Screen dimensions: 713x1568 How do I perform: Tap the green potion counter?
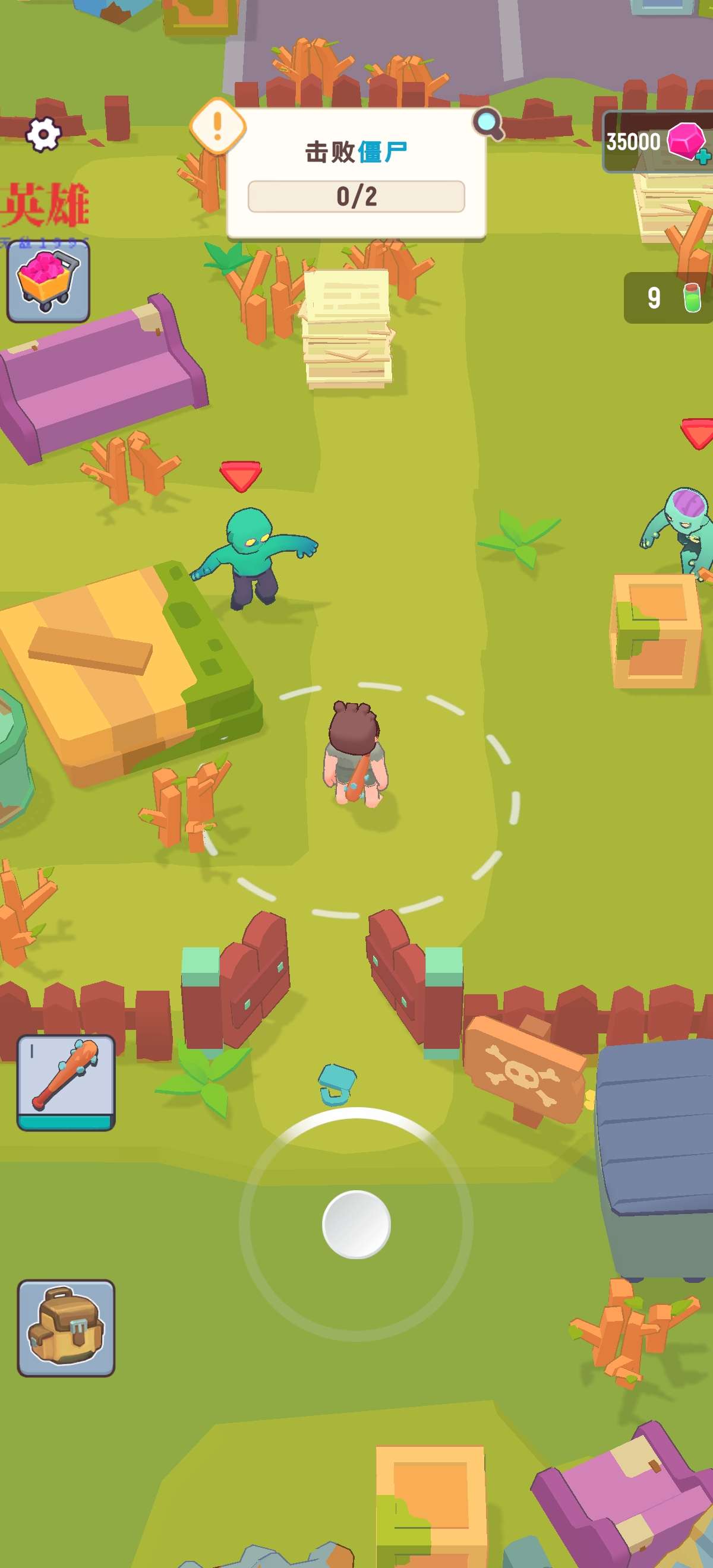tap(669, 298)
